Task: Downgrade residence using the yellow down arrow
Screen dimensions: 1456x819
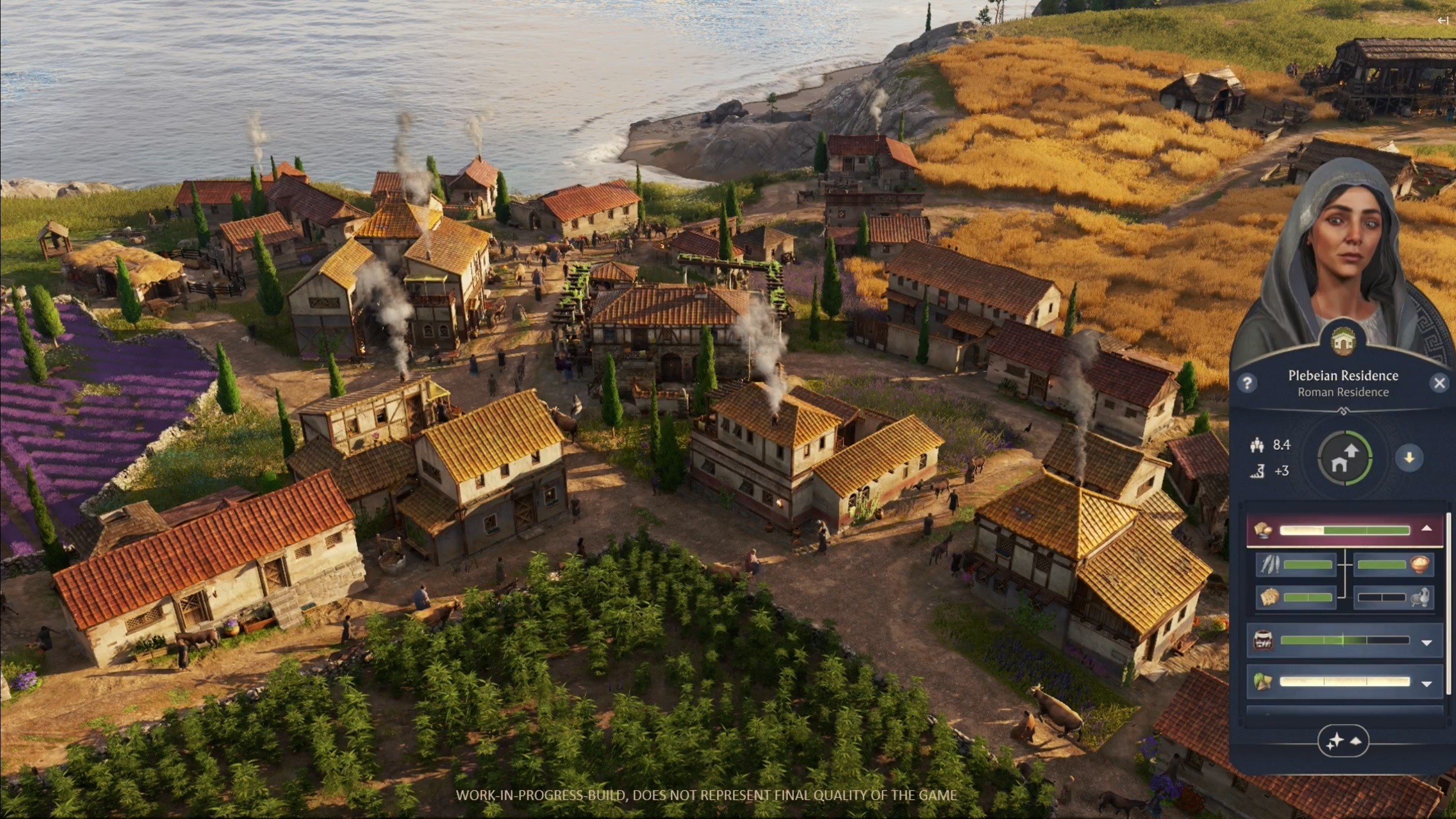Action: point(1409,458)
